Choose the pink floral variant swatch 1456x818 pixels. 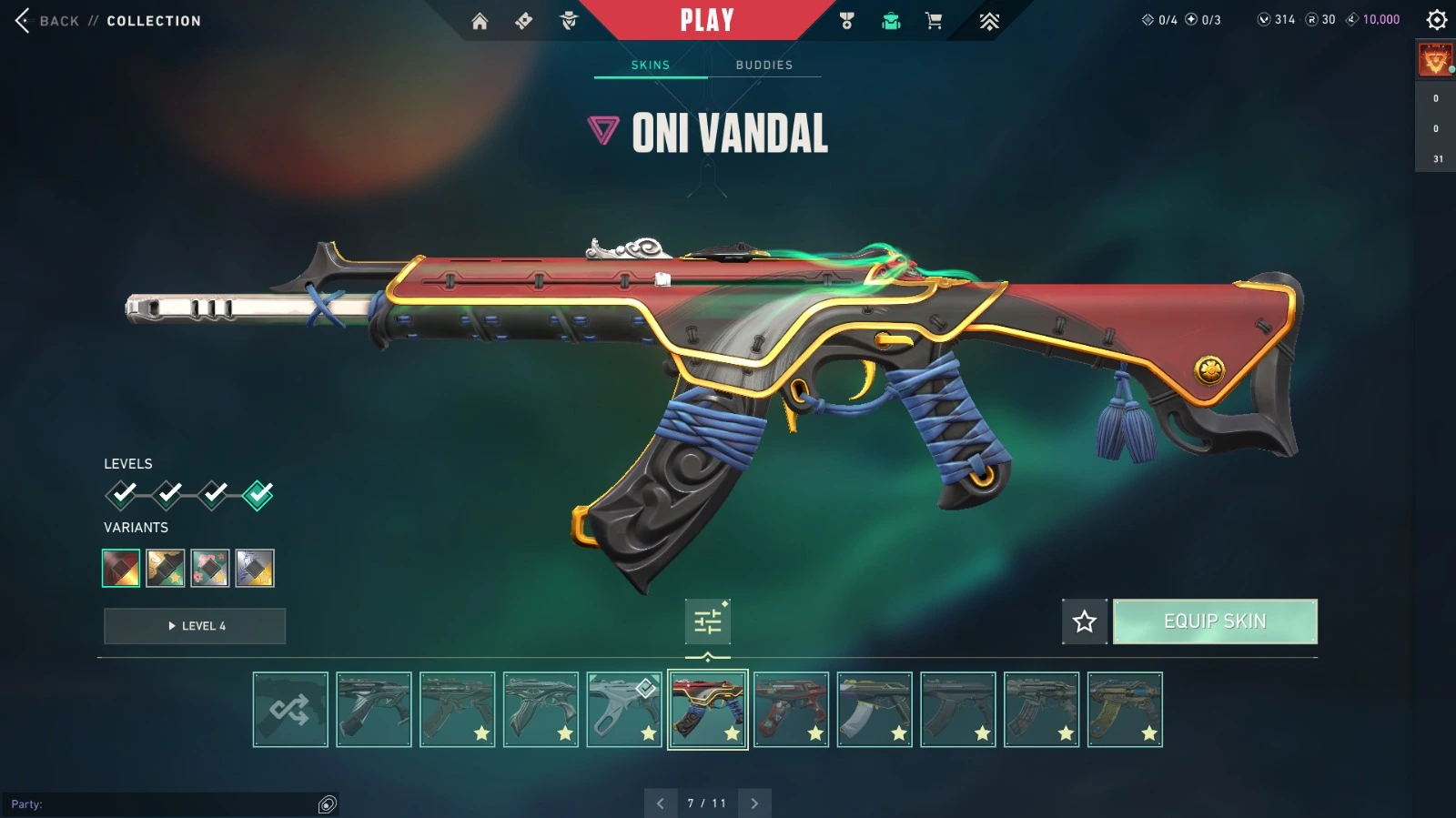210,569
